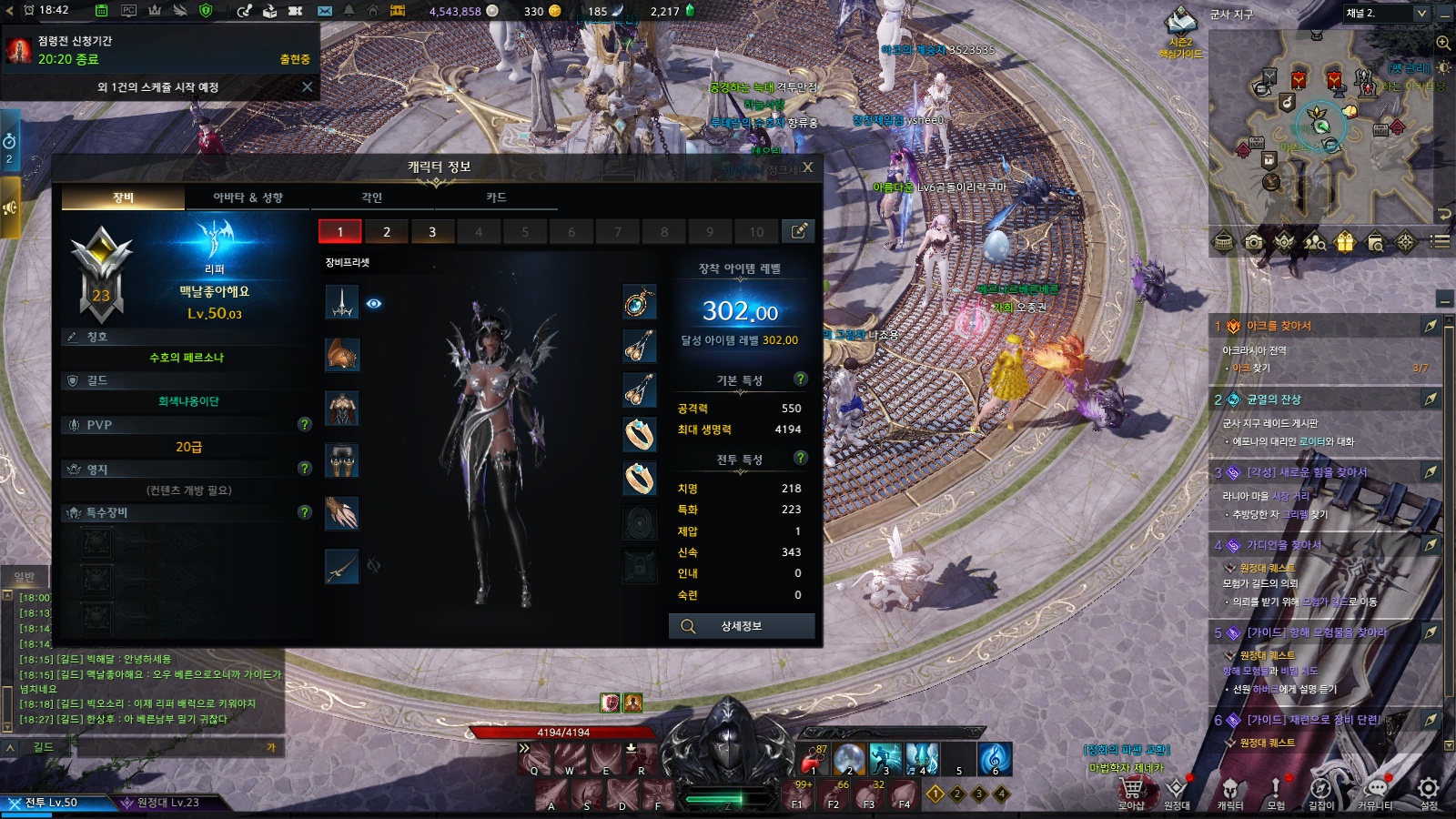Select the equipped necklace slot
1456x819 pixels.
coord(640,302)
